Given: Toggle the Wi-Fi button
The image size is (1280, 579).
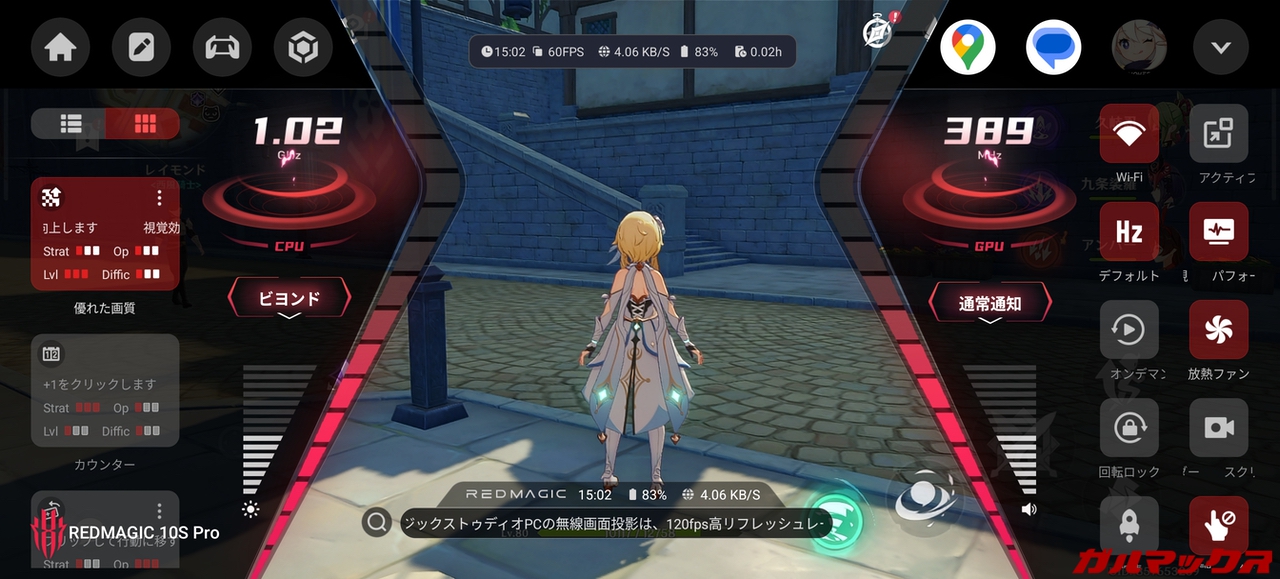Looking at the screenshot, I should [x=1129, y=134].
